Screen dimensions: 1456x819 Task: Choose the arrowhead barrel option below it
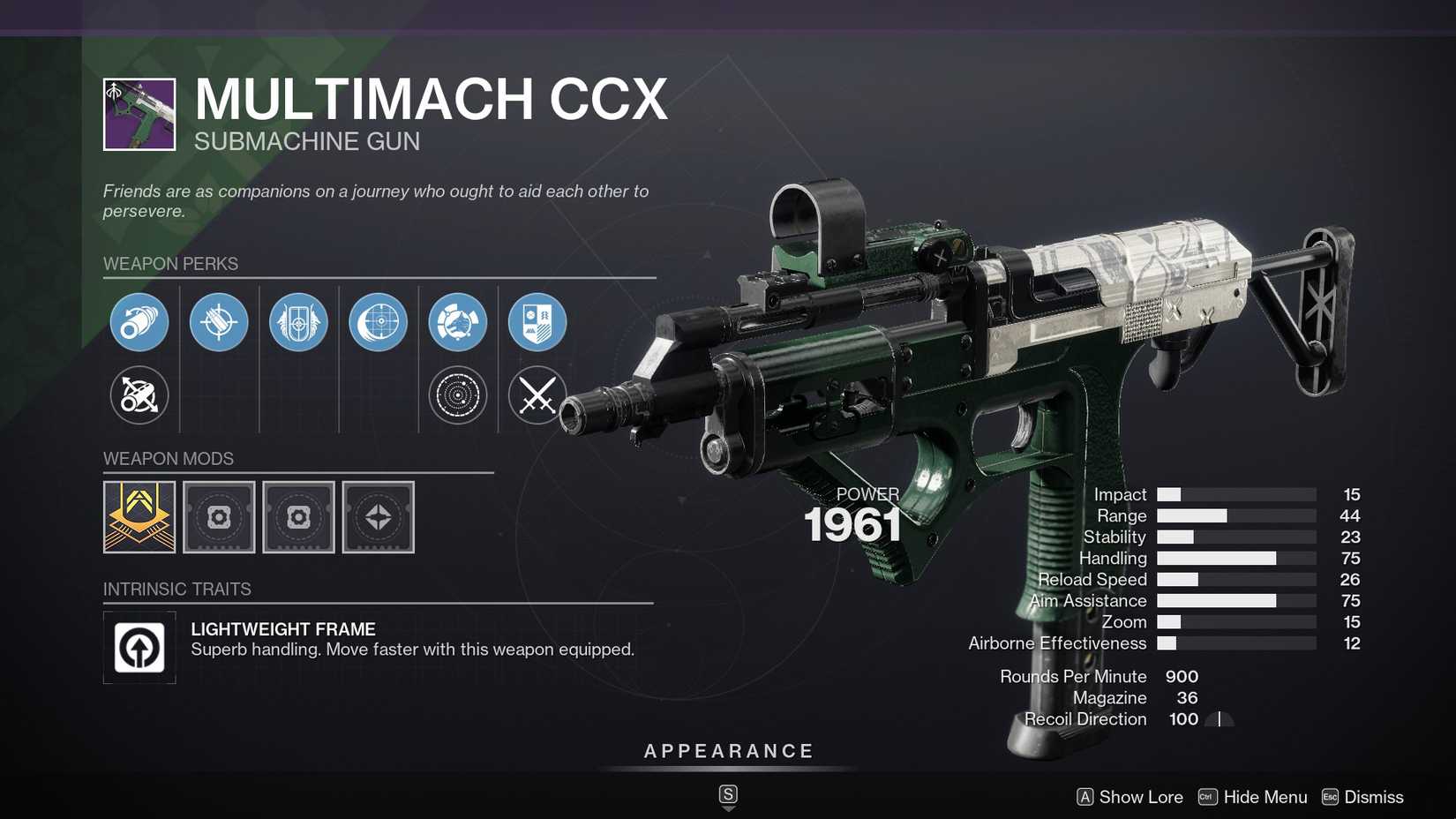[139, 395]
